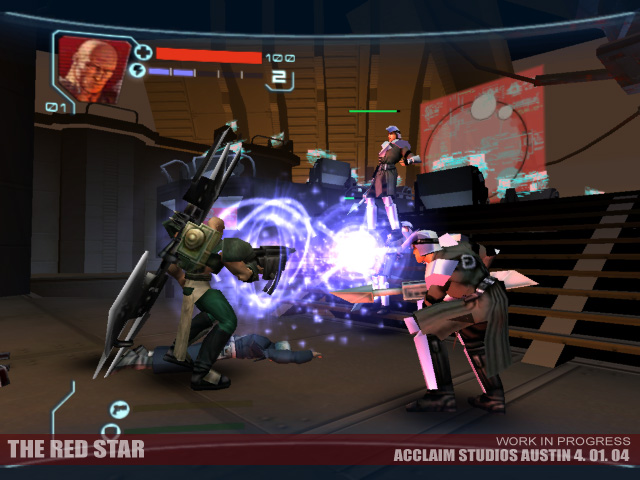Select the pistol weapon icon

(x=119, y=408)
